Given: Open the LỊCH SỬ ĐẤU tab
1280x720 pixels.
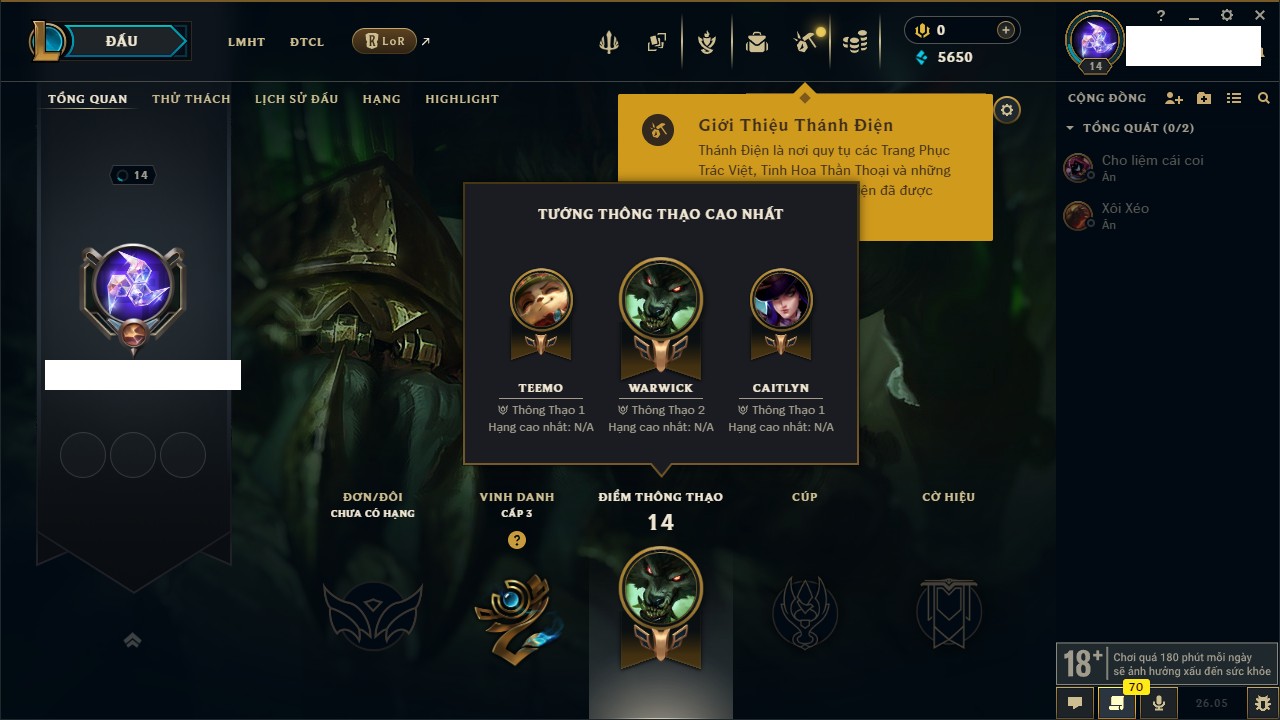Looking at the screenshot, I should pos(296,99).
